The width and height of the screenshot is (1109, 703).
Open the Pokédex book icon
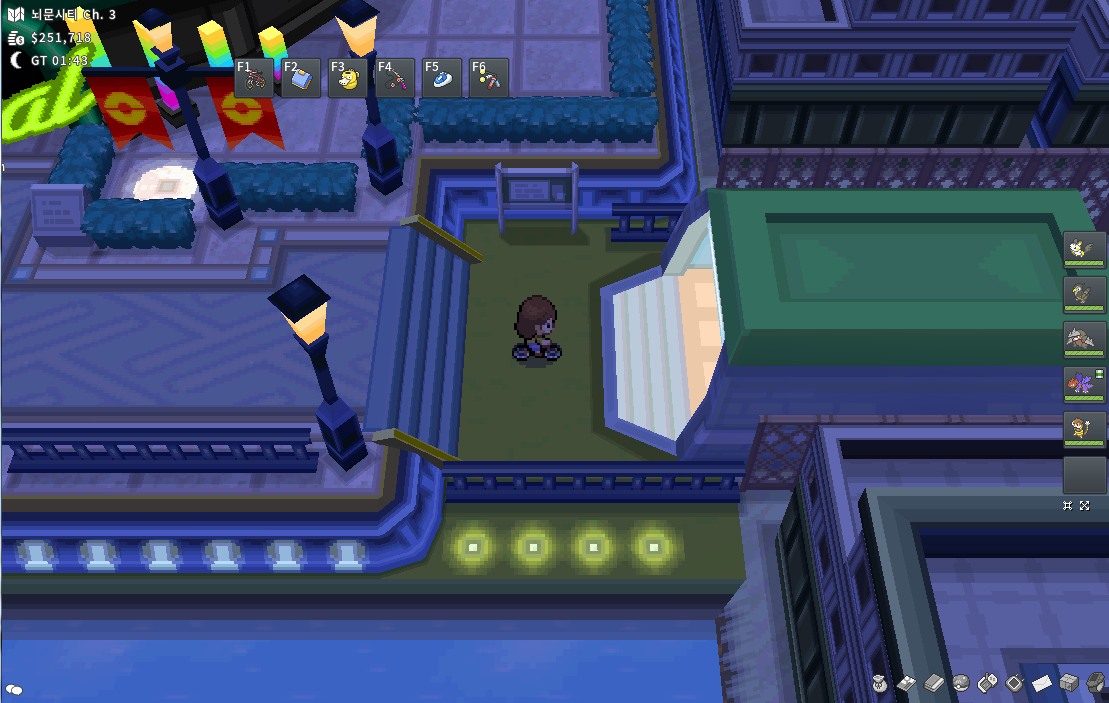[x=933, y=683]
